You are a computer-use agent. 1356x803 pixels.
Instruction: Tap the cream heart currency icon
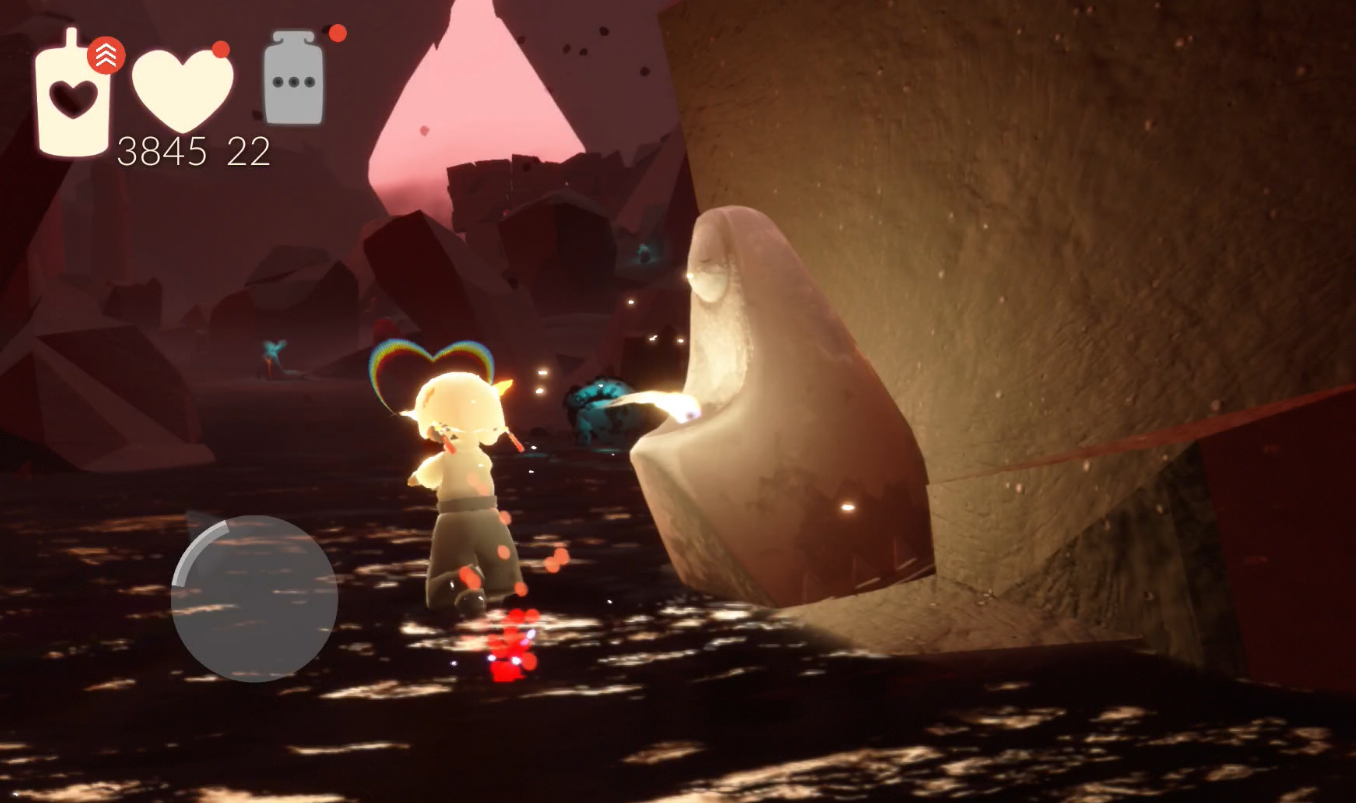pos(183,88)
